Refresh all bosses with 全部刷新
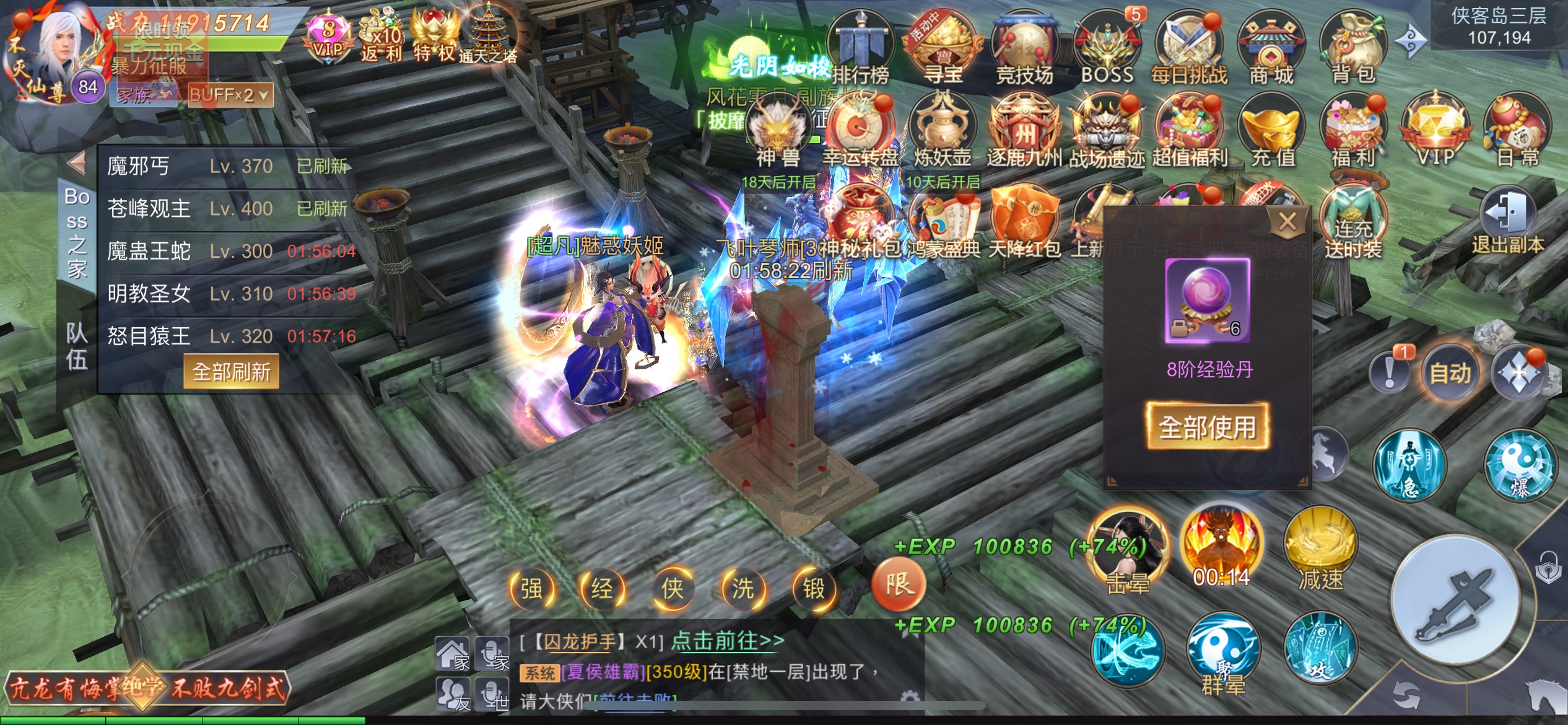The height and width of the screenshot is (725, 1568). click(231, 372)
